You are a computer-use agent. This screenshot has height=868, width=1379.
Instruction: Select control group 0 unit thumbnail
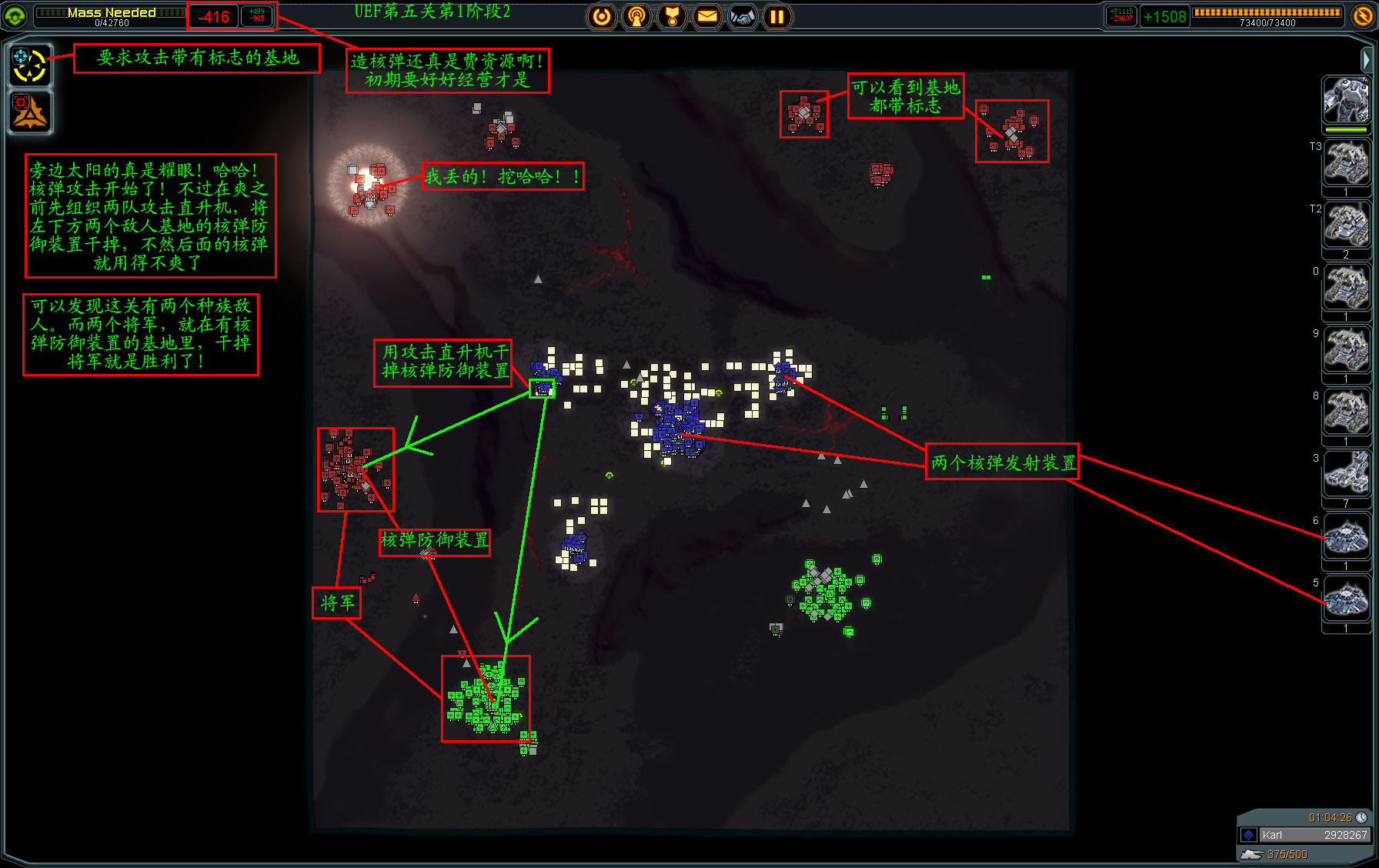point(1346,289)
